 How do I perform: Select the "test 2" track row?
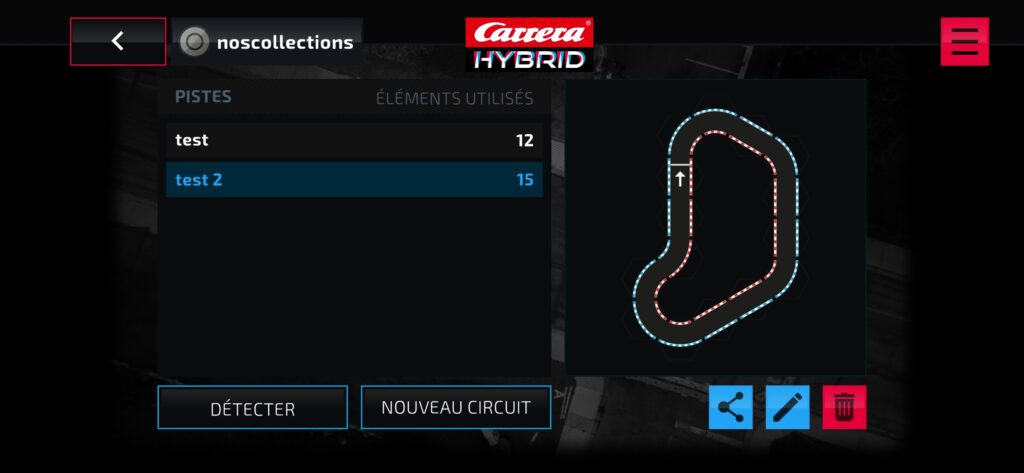[x=354, y=180]
